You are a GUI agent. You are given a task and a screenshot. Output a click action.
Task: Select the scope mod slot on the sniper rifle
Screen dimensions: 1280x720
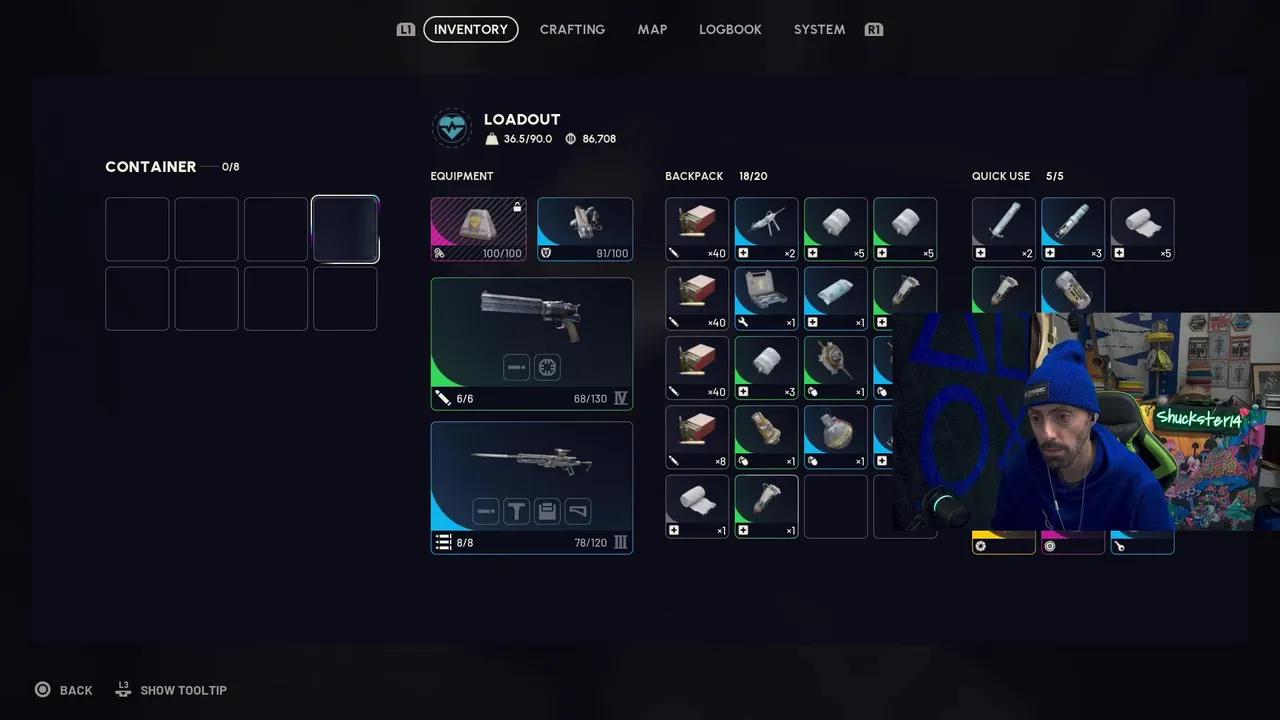pyautogui.click(x=516, y=511)
